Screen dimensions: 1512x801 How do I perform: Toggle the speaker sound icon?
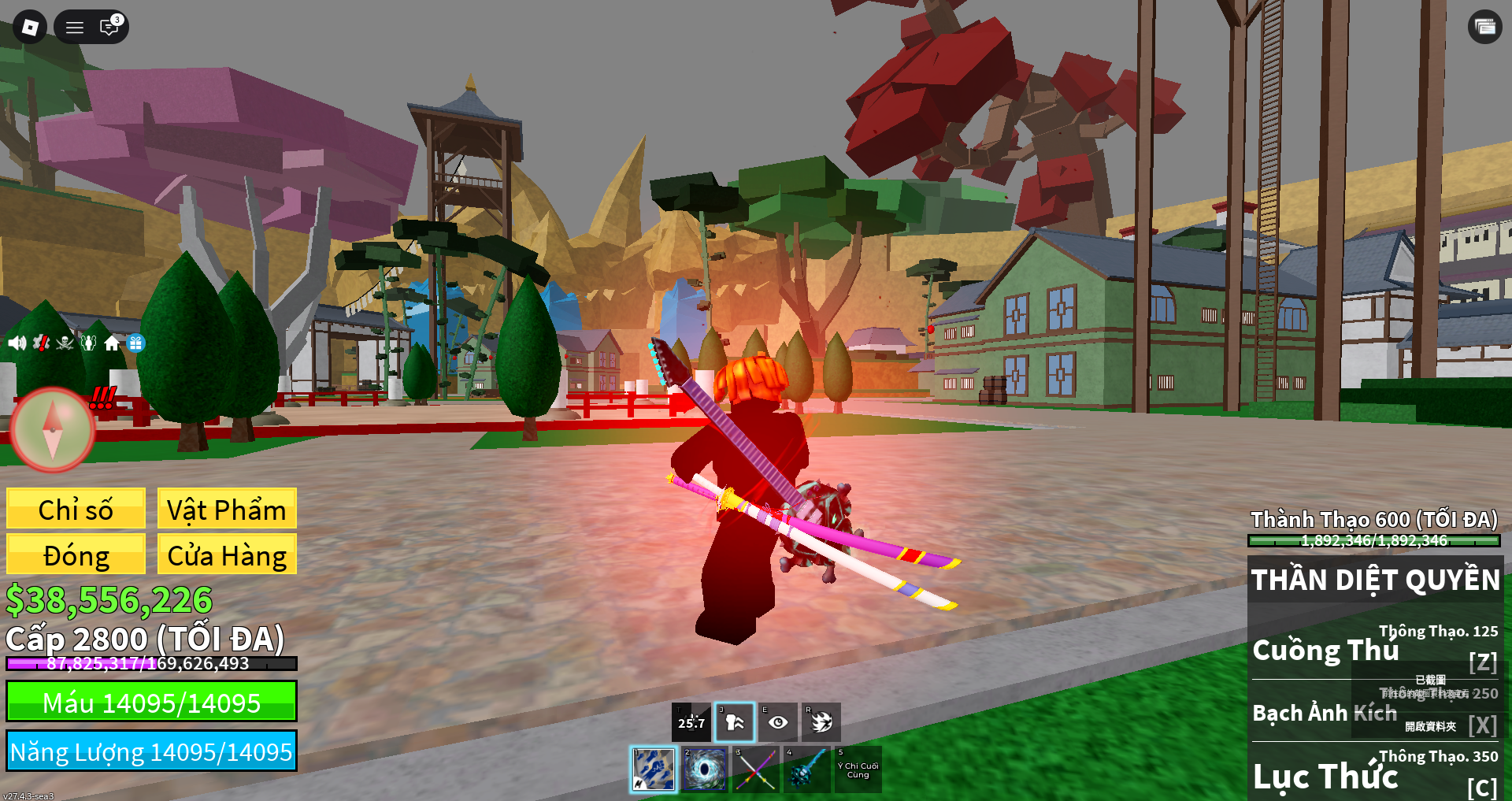tap(17, 343)
